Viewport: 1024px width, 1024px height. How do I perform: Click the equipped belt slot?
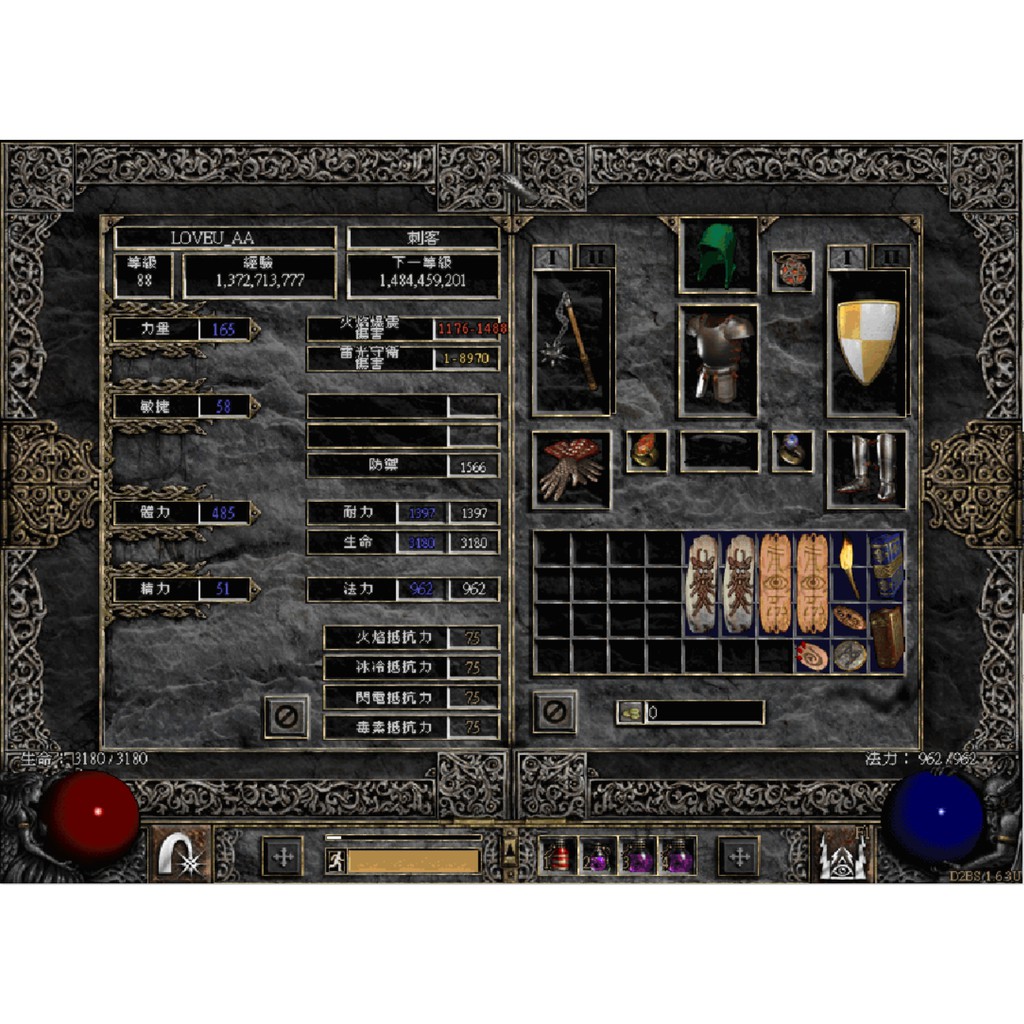(719, 452)
